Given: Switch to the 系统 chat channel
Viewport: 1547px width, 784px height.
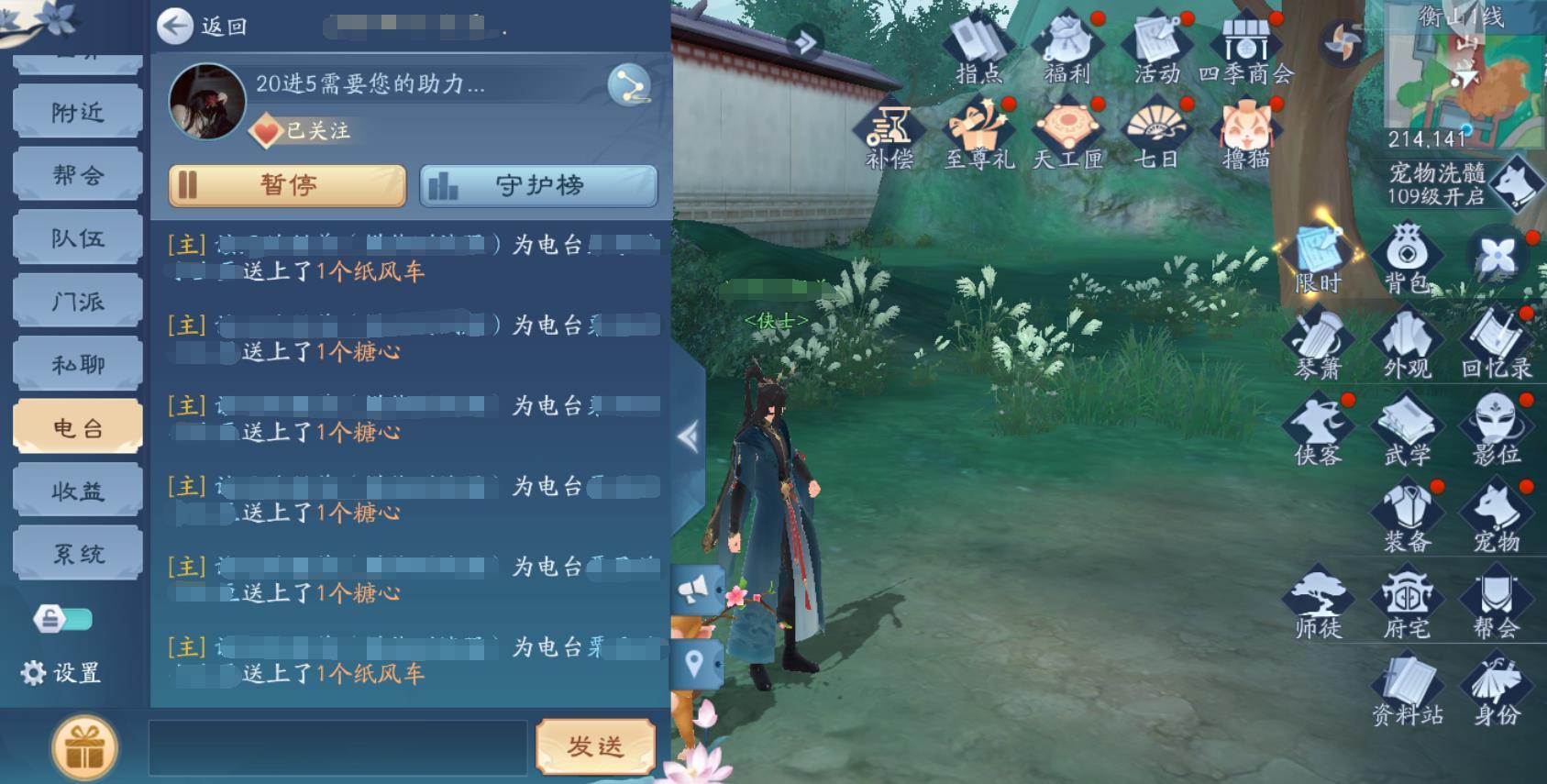Looking at the screenshot, I should [77, 551].
